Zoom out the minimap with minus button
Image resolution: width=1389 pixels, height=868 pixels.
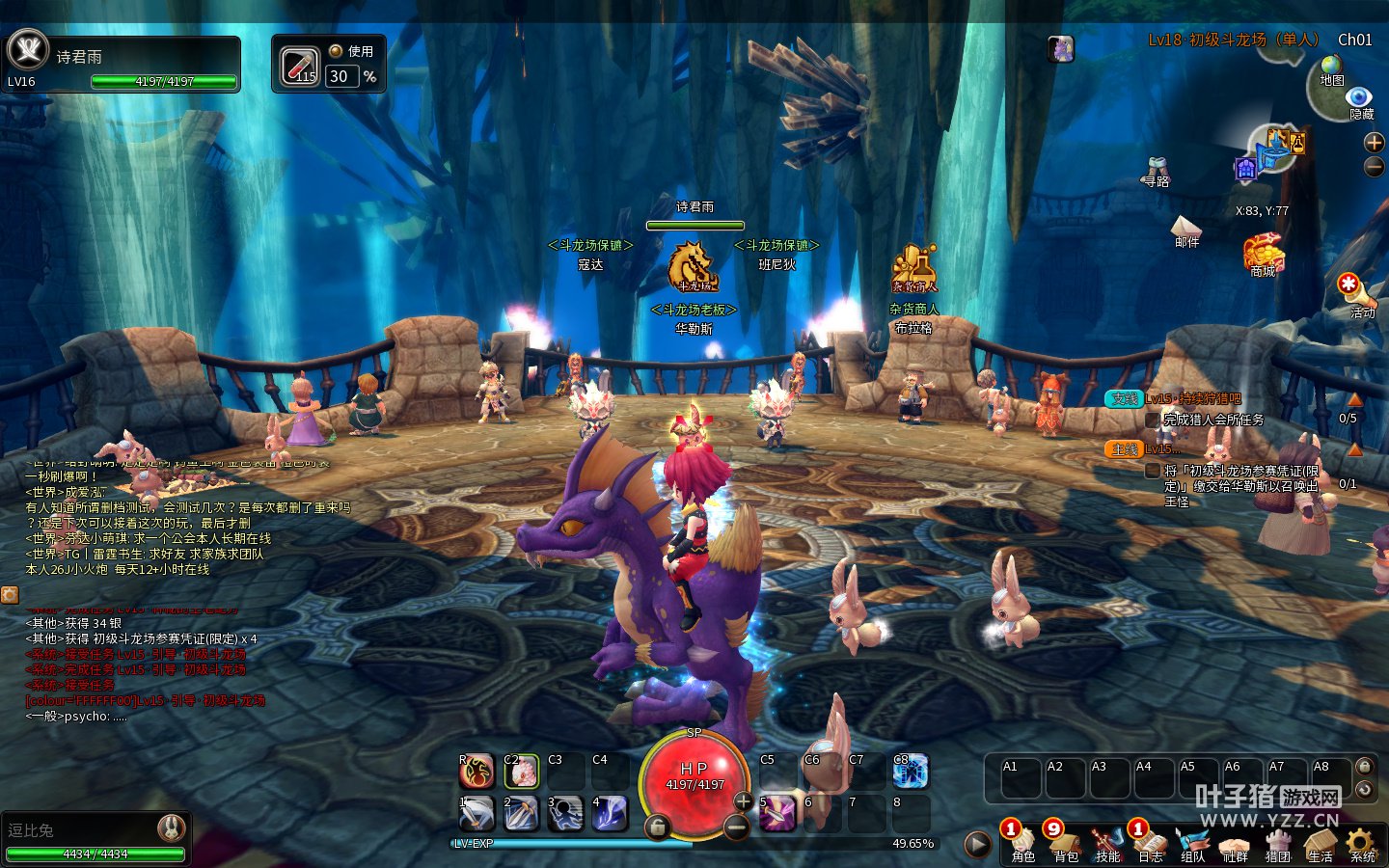tap(1375, 168)
